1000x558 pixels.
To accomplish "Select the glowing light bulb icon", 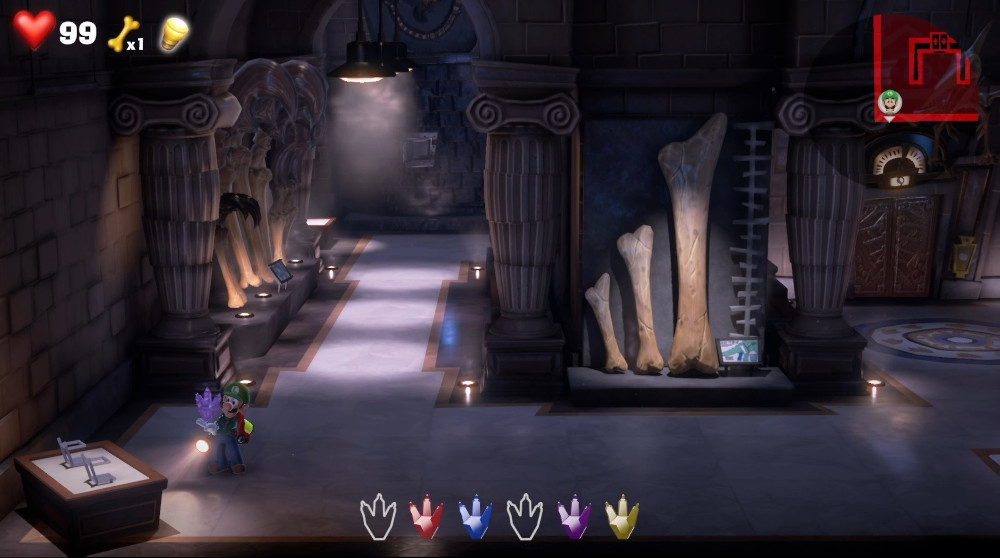I will (x=174, y=33).
